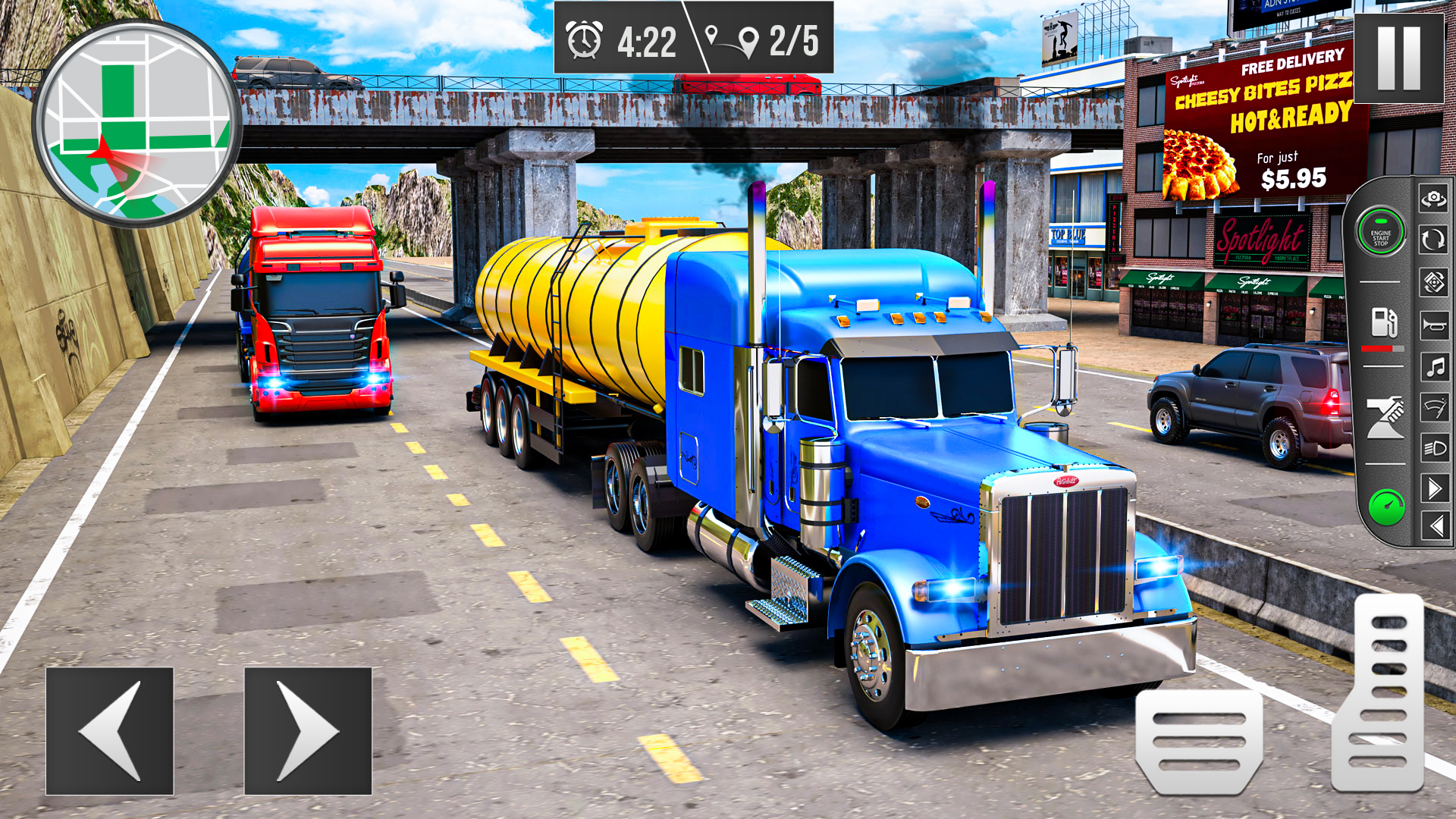Honk the horn icon
This screenshot has width=1456, height=819.
point(1433,326)
